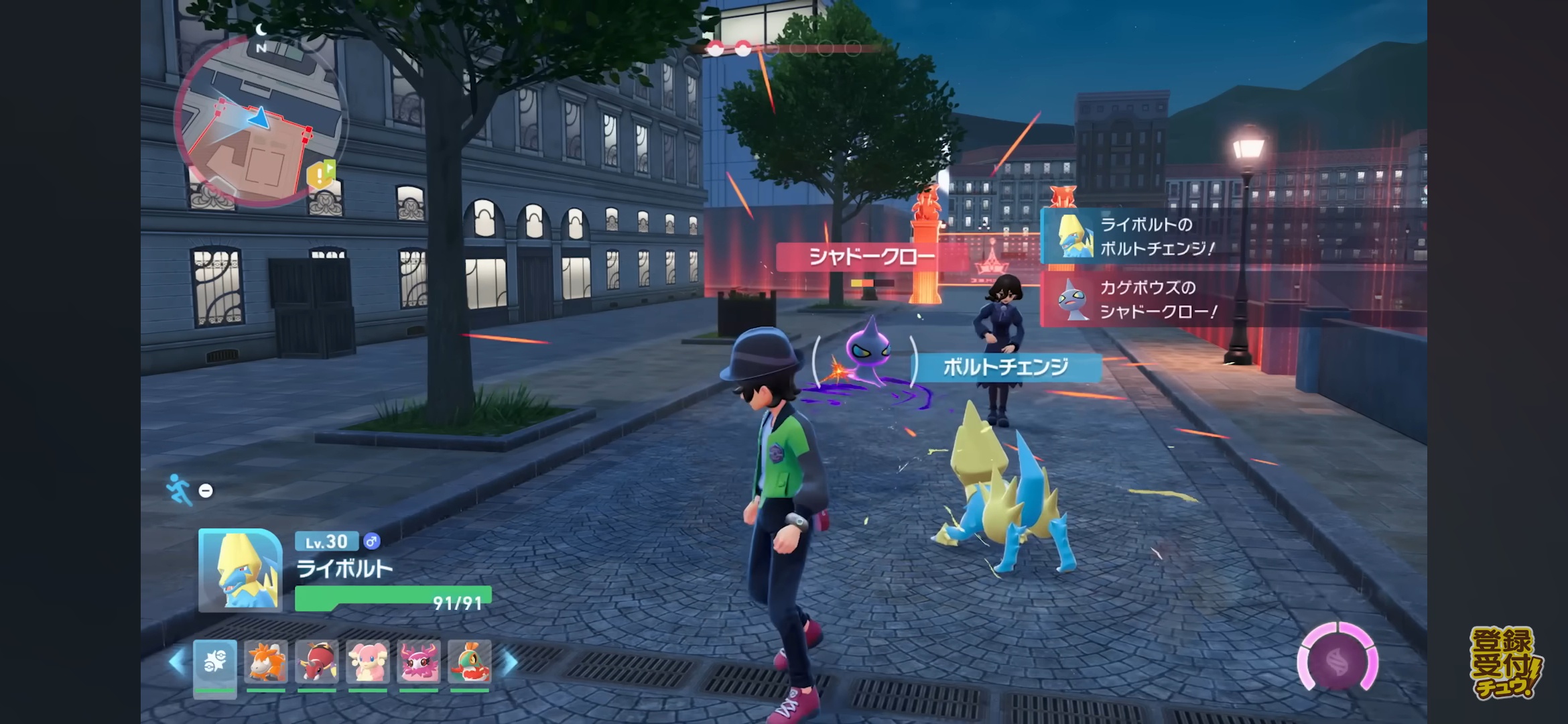Click the ボルトチェンジ move label
The height and width of the screenshot is (724, 1568).
point(1005,367)
